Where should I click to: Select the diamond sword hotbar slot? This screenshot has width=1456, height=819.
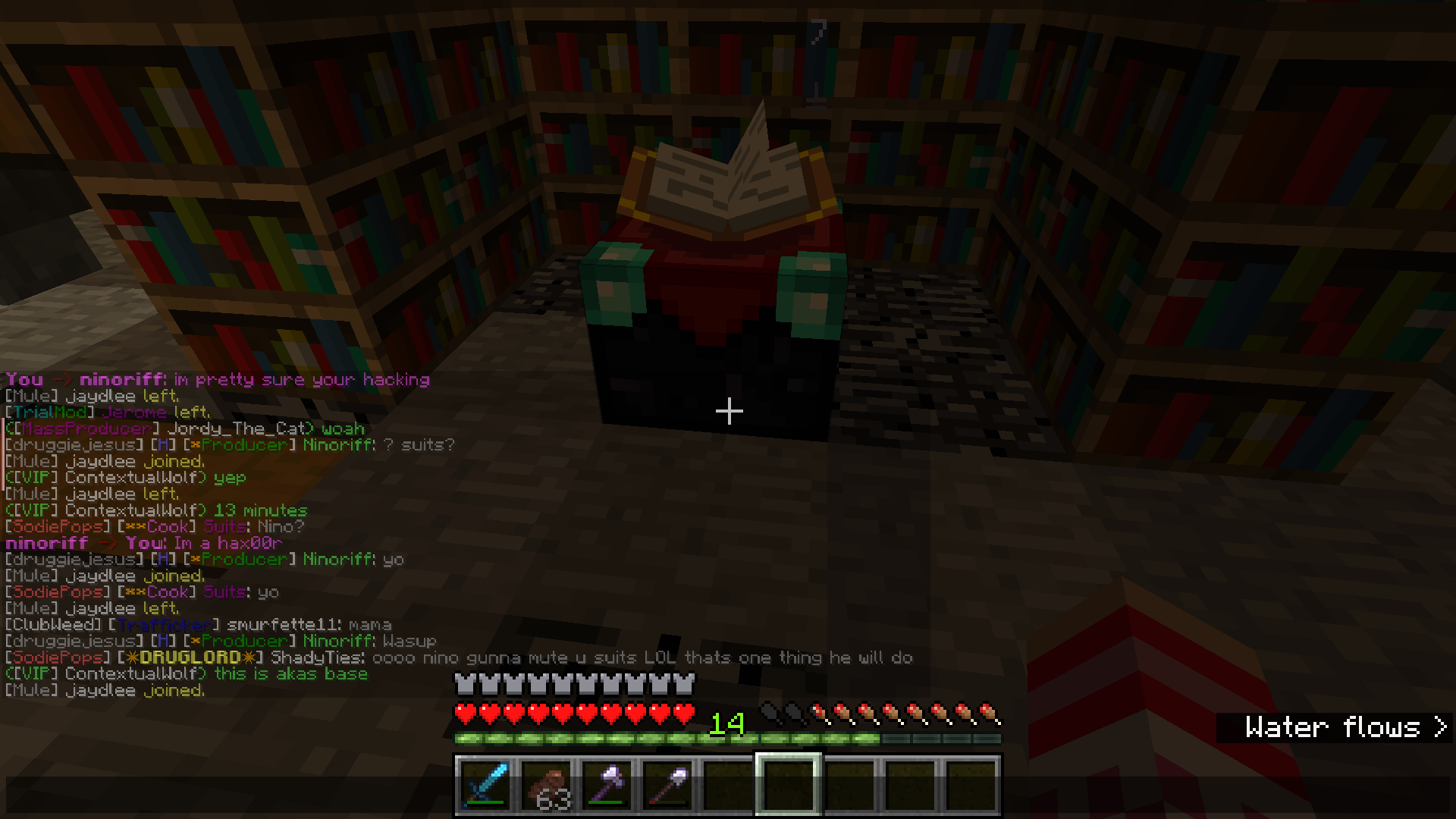pos(485,785)
